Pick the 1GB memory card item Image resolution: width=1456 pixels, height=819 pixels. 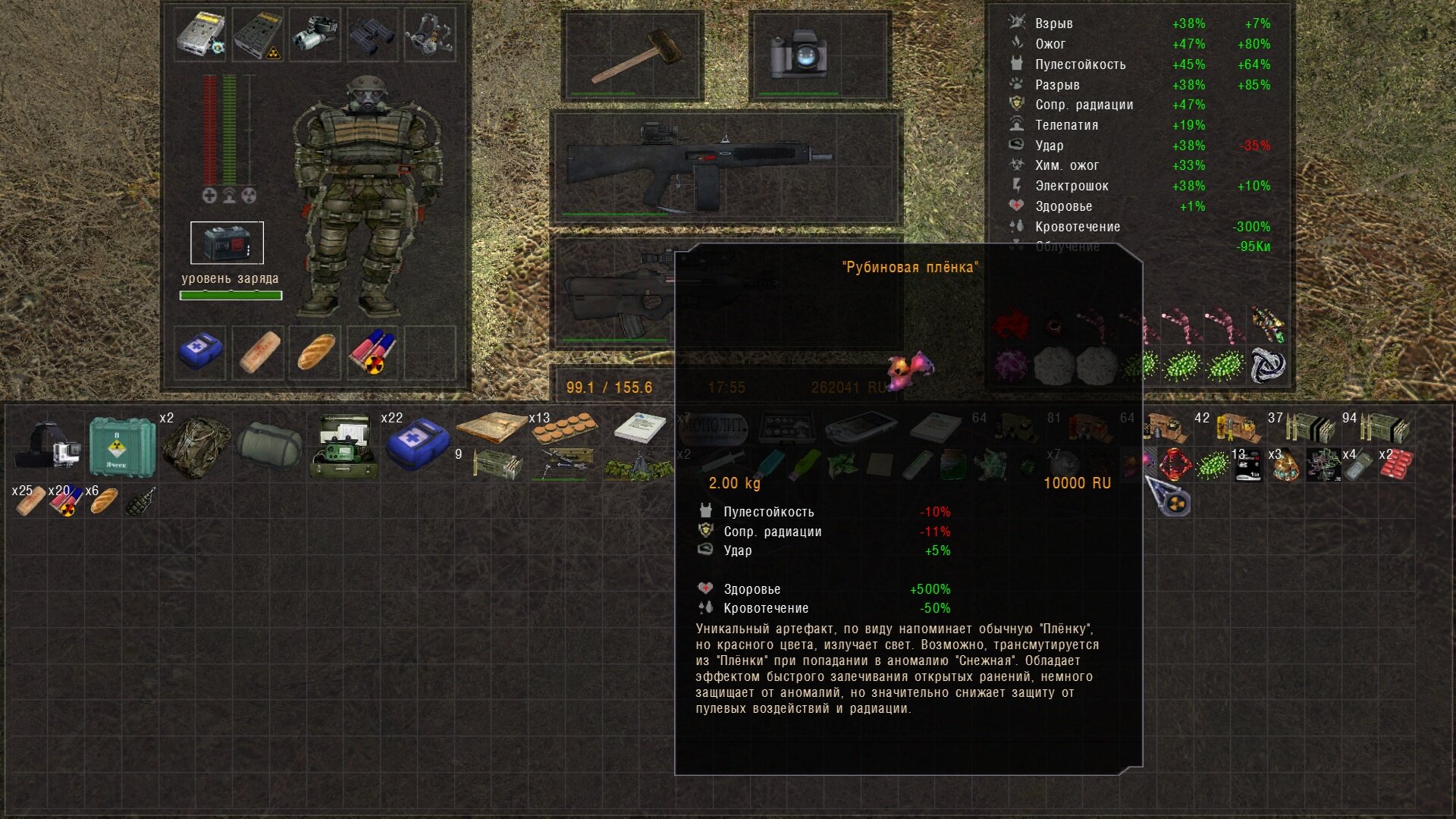(1247, 464)
